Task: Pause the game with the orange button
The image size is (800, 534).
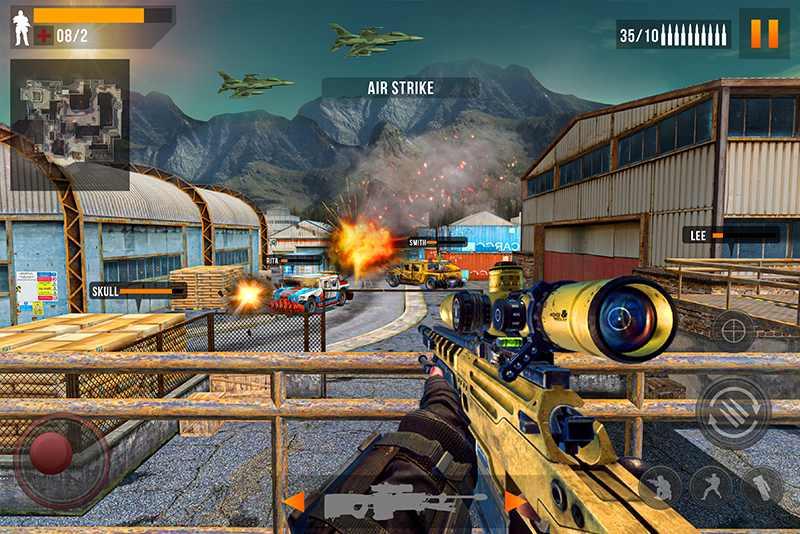Action: [764, 34]
